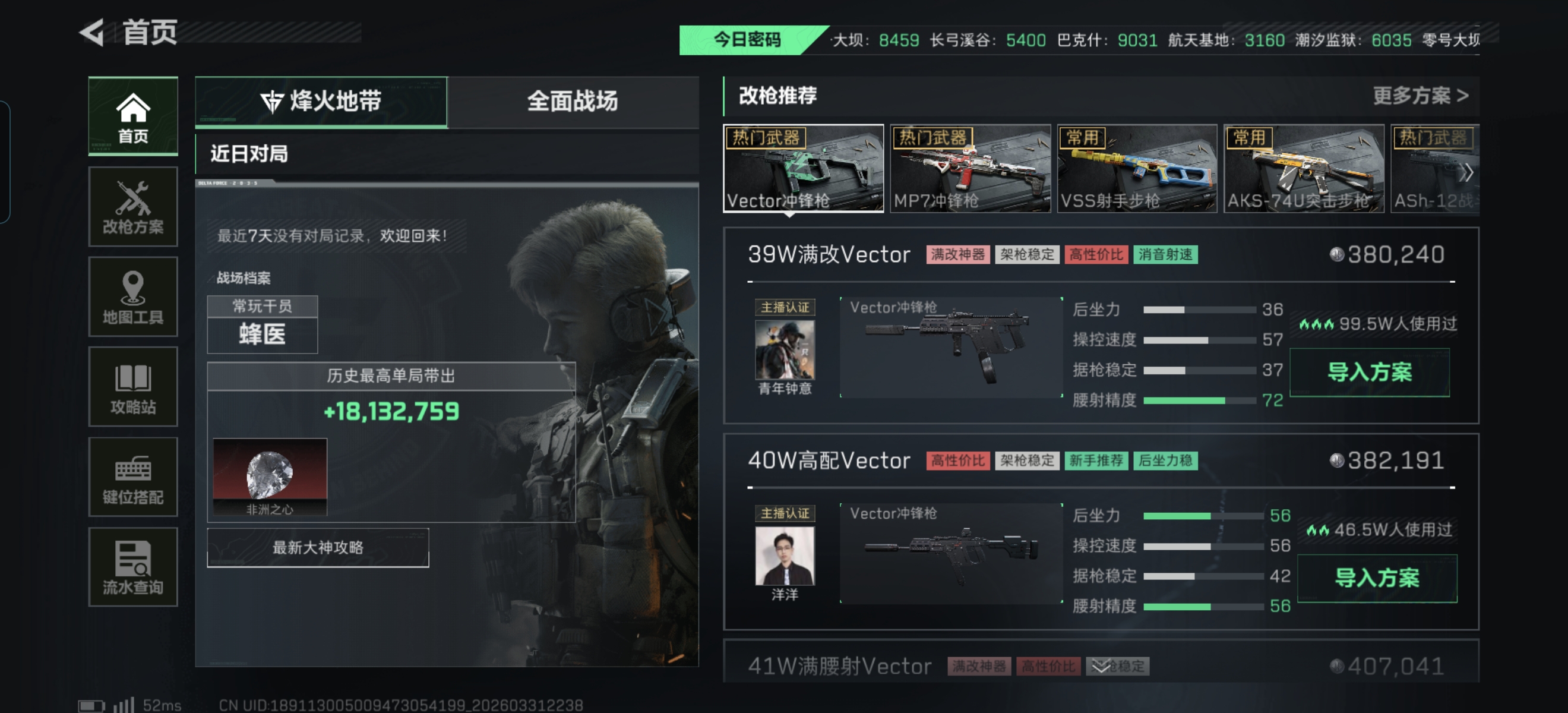1568x713 pixels.
Task: Import the 39W满改Vector loadout plan
Action: coord(1370,374)
